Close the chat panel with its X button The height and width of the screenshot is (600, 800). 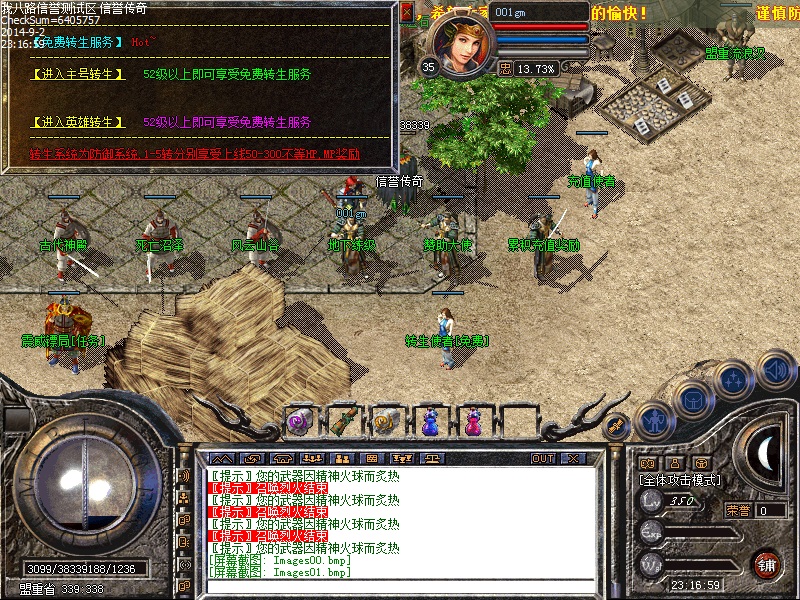coord(573,459)
